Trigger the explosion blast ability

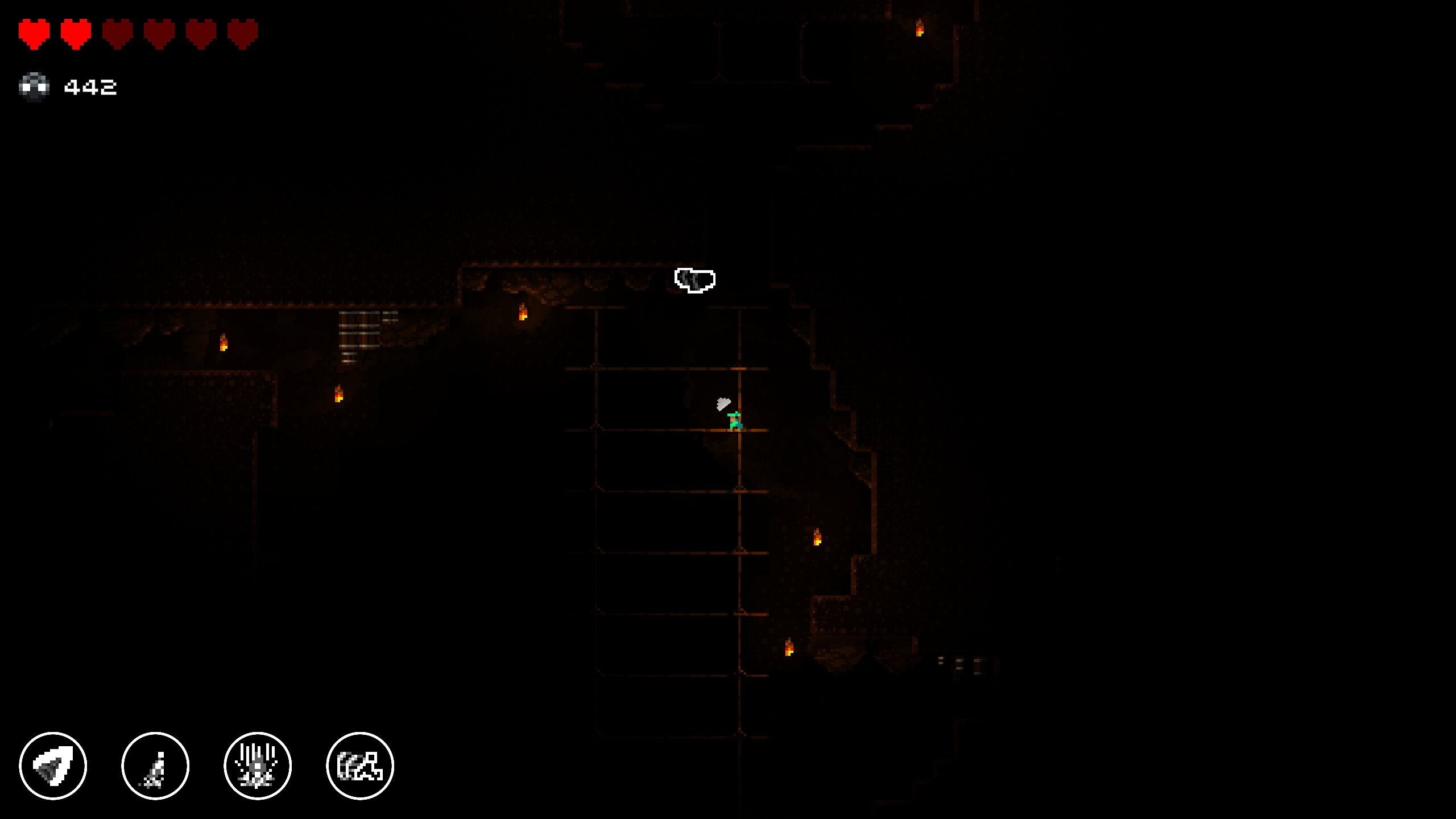(258, 766)
